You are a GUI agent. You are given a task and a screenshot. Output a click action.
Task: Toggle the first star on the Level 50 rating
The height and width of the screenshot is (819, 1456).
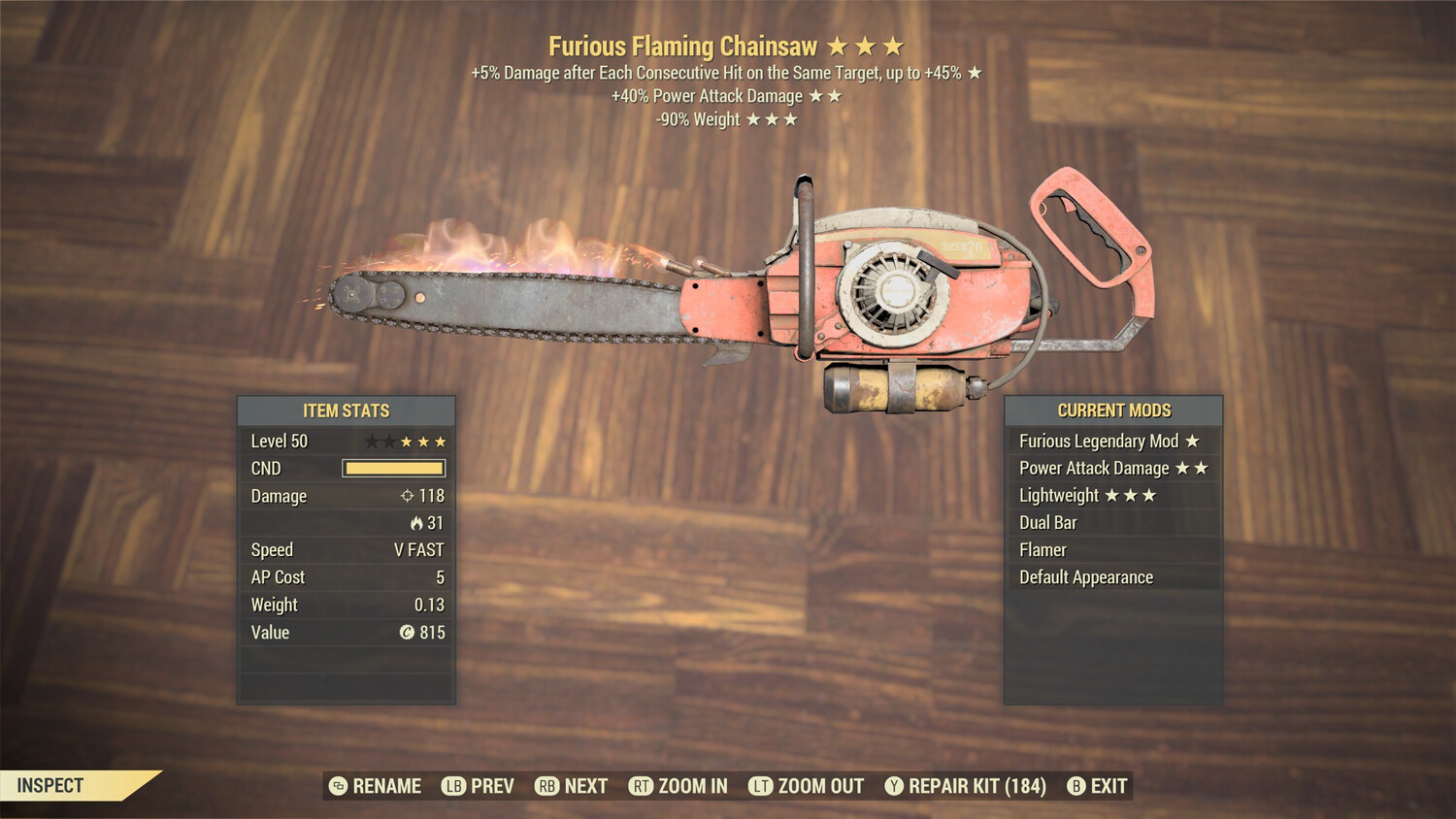(372, 441)
